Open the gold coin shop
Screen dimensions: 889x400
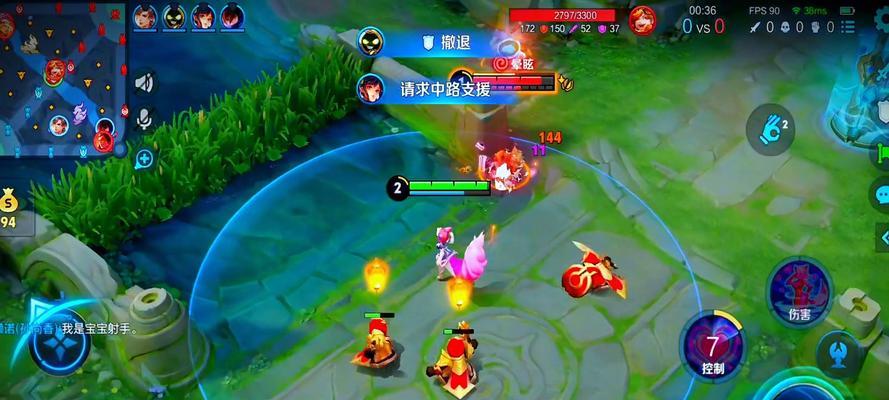(9, 204)
